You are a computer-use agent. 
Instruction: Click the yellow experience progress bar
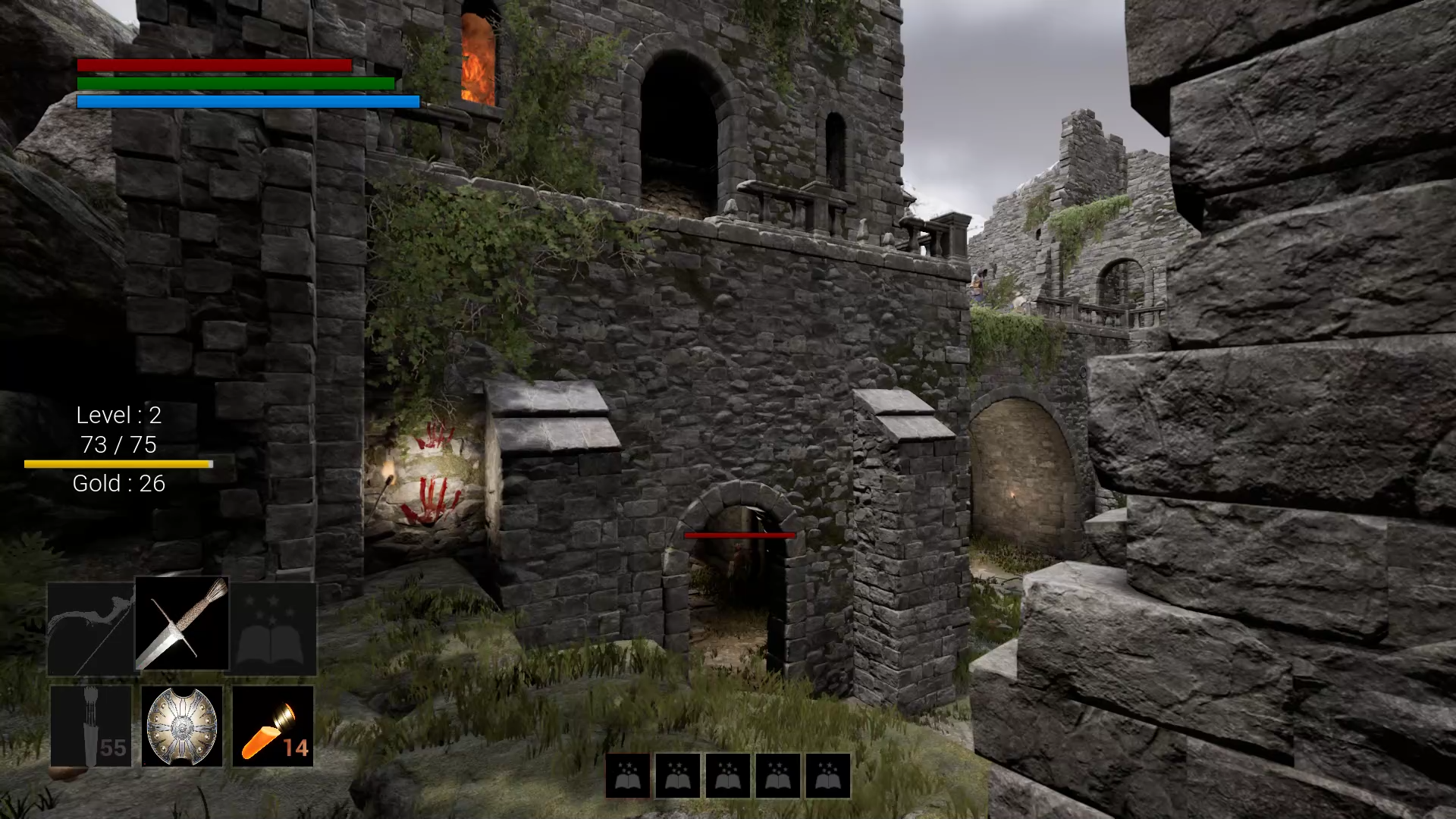tap(119, 463)
